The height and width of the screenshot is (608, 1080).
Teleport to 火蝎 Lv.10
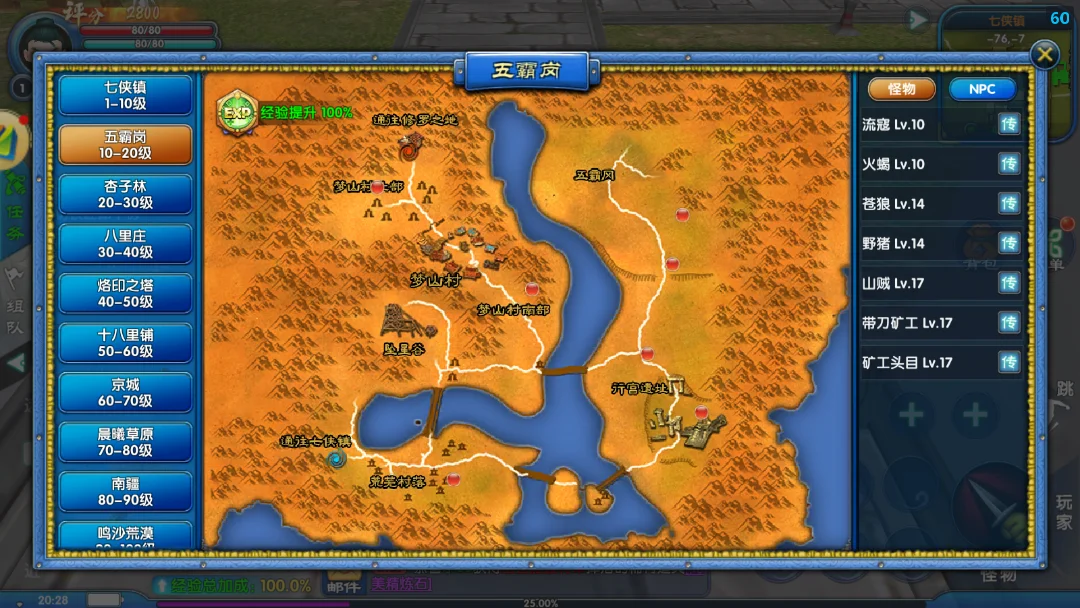(x=1009, y=164)
